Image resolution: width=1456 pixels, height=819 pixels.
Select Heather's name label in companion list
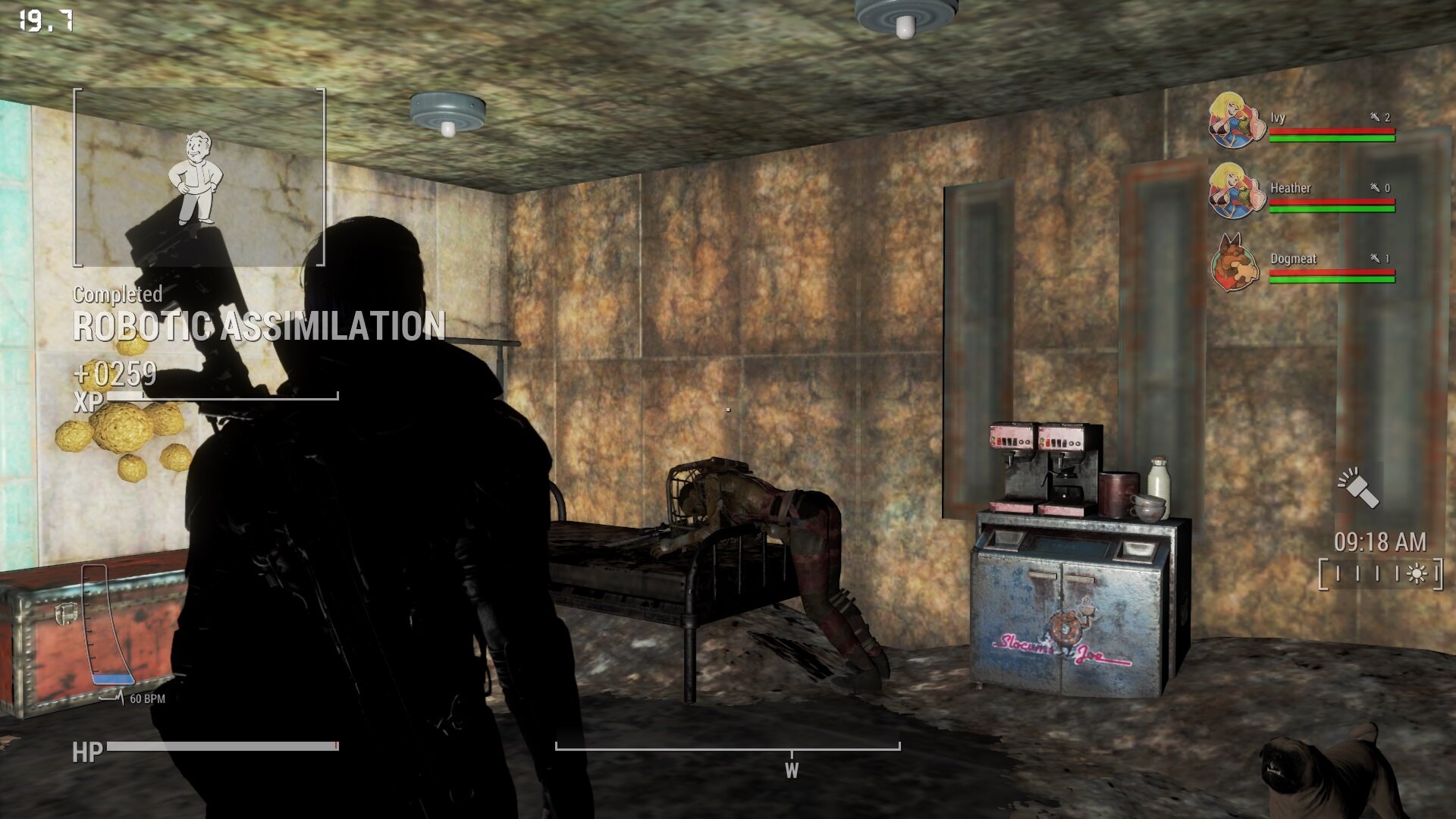pos(1291,189)
